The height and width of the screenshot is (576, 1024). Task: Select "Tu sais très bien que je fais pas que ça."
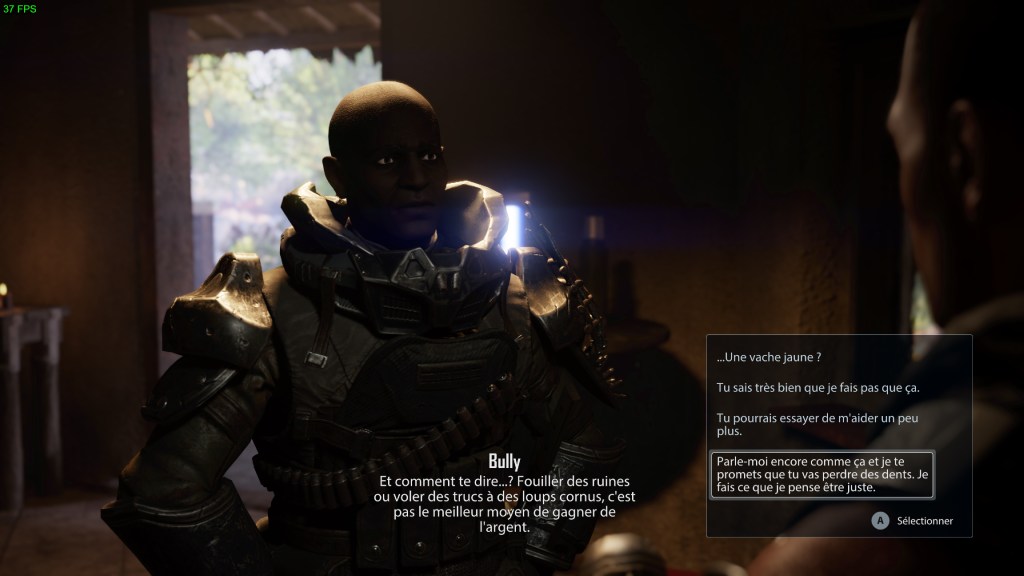pos(818,387)
